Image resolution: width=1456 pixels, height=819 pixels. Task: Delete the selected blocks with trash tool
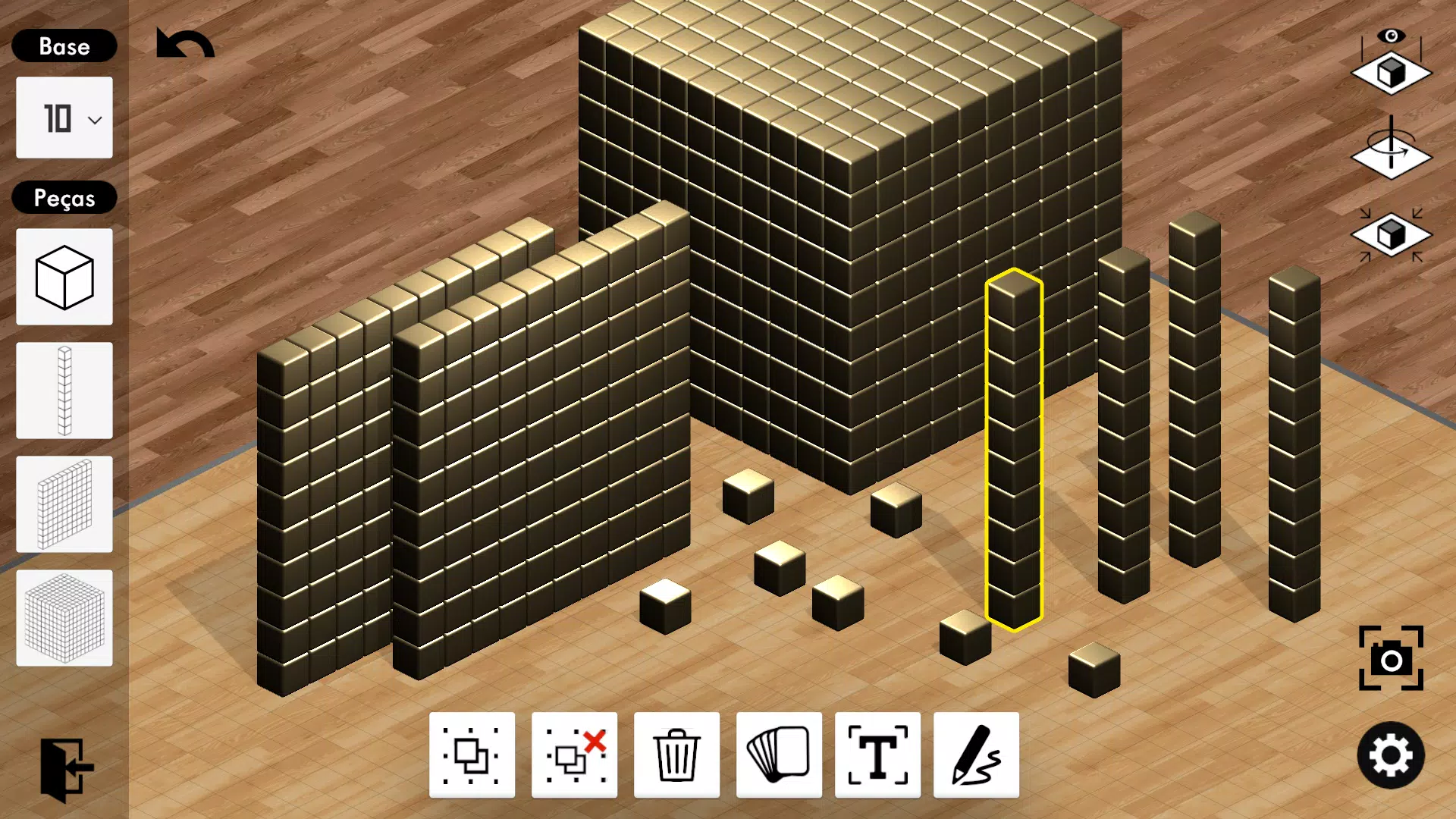point(676,756)
